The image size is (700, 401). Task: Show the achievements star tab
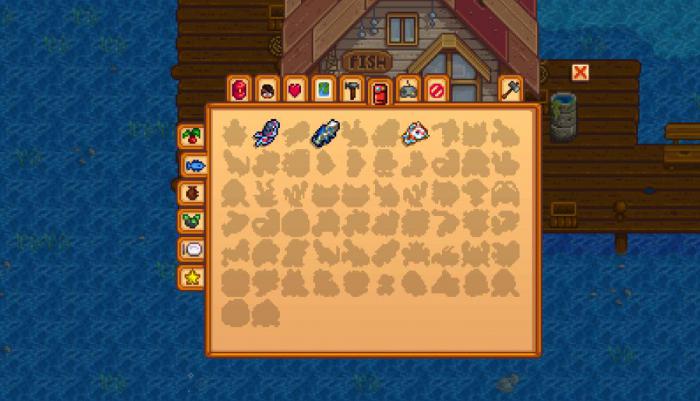[190, 276]
